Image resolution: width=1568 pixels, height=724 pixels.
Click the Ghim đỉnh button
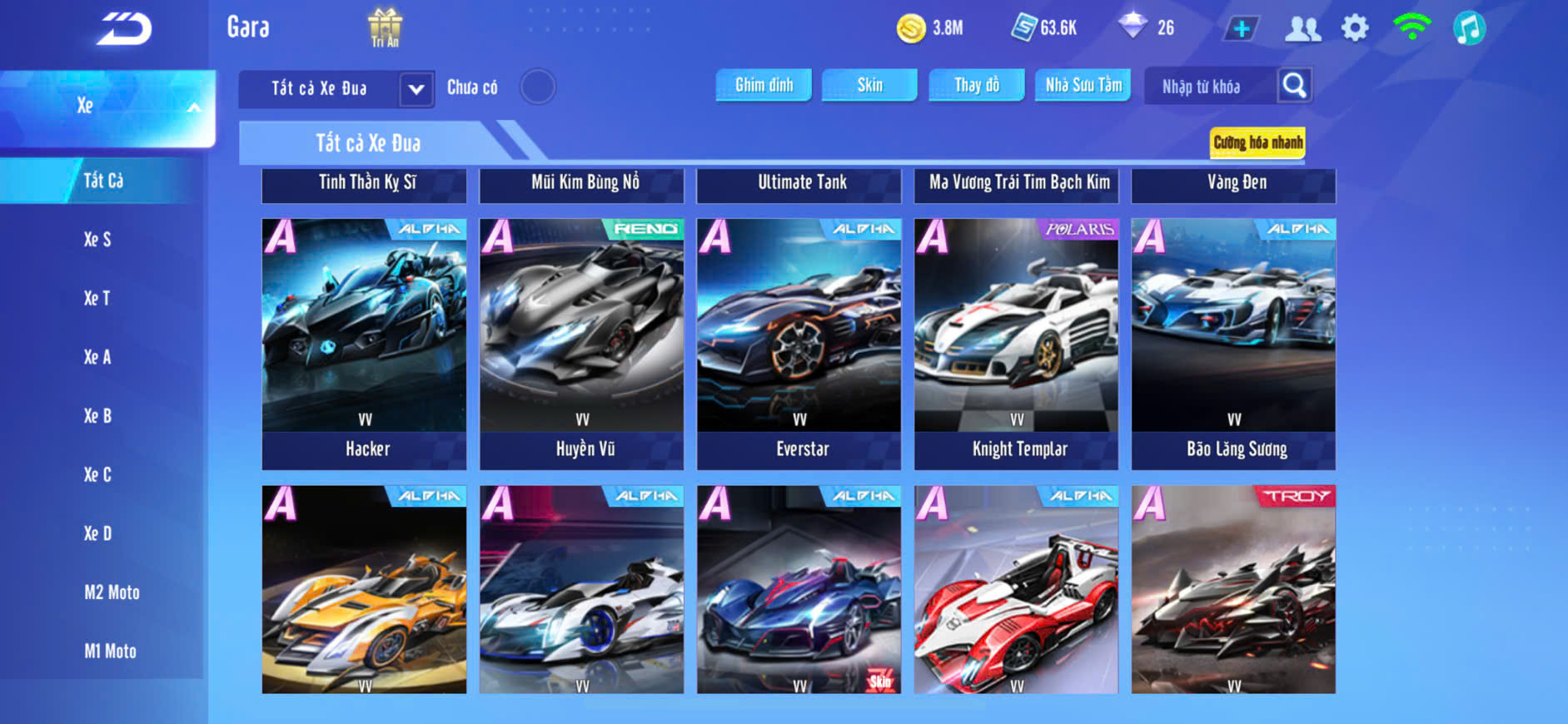tap(764, 85)
